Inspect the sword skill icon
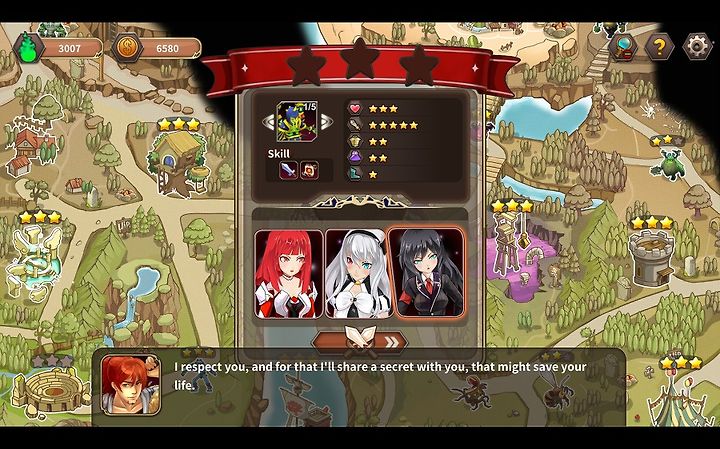The image size is (720, 449). 288,170
